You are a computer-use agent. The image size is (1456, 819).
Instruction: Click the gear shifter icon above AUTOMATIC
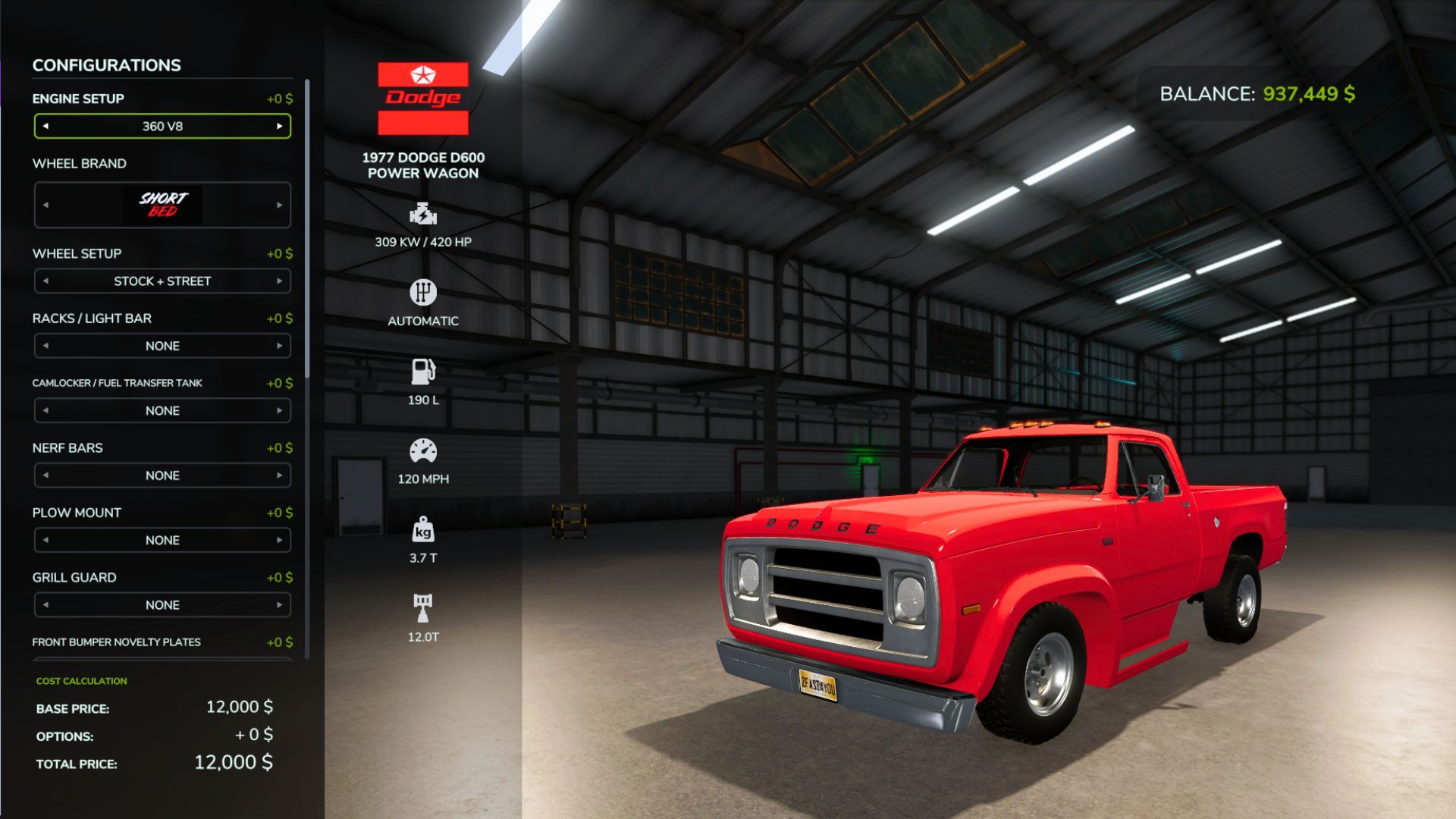click(x=423, y=293)
